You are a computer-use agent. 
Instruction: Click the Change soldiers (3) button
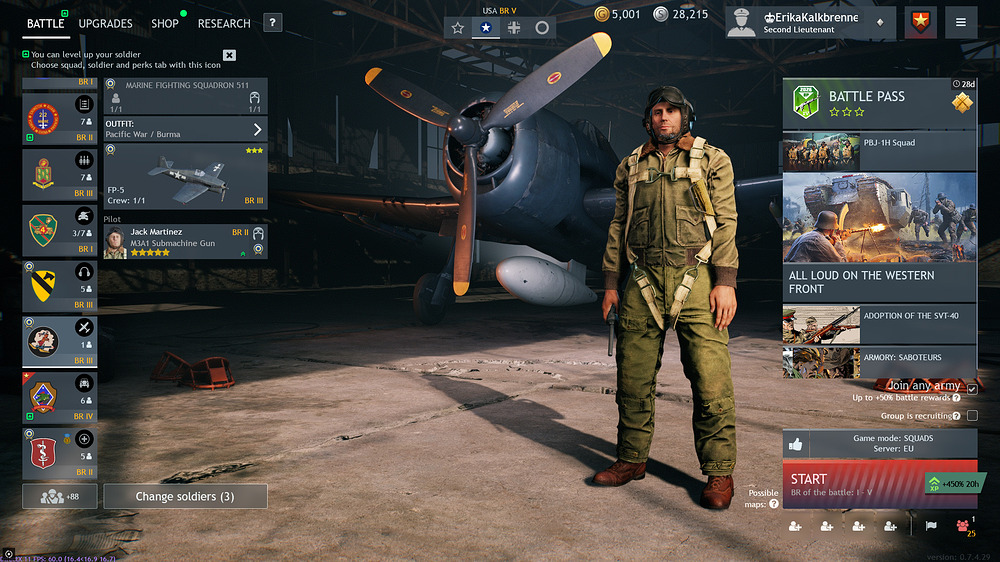[x=186, y=496]
